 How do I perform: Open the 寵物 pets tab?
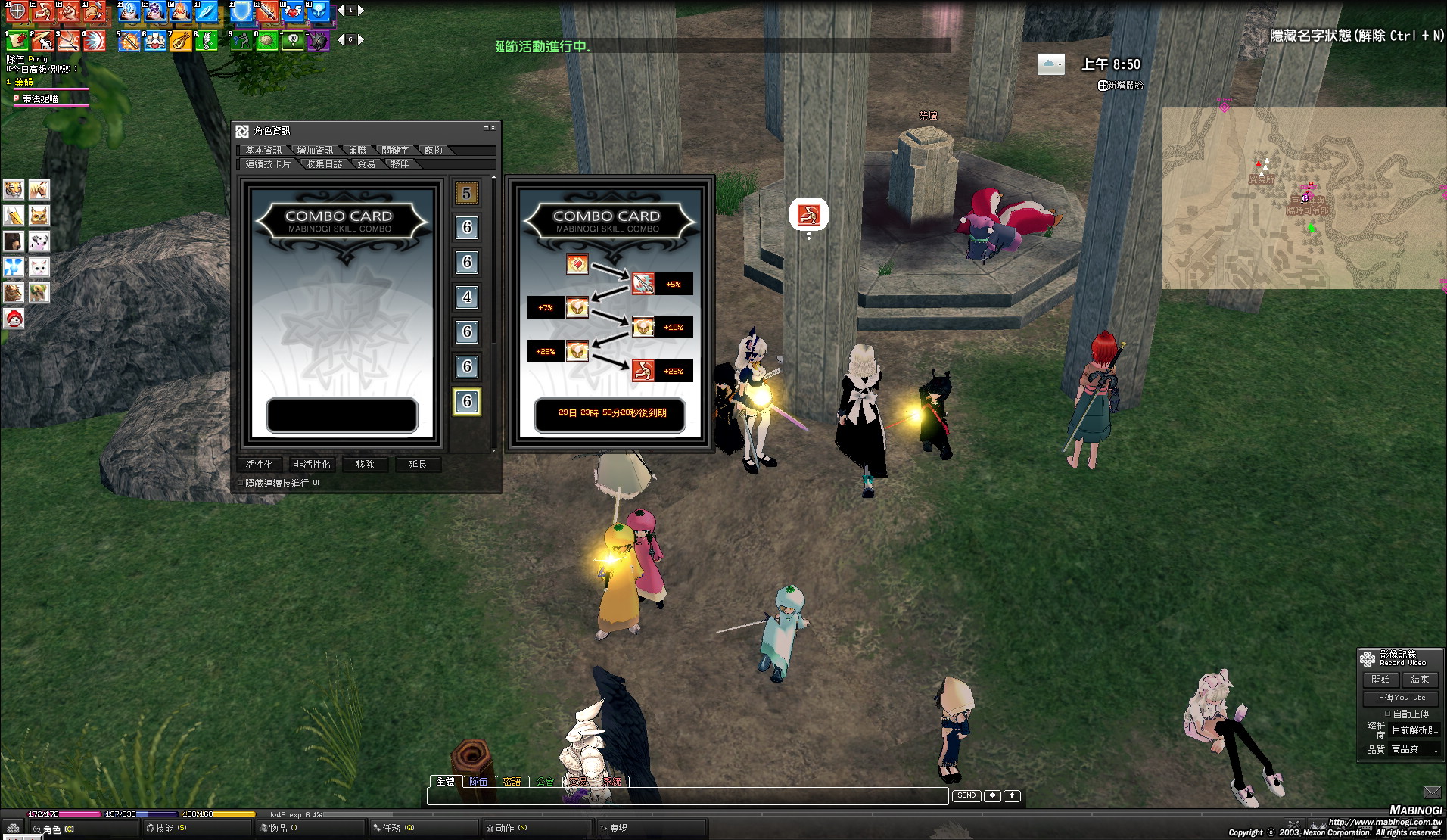point(433,151)
